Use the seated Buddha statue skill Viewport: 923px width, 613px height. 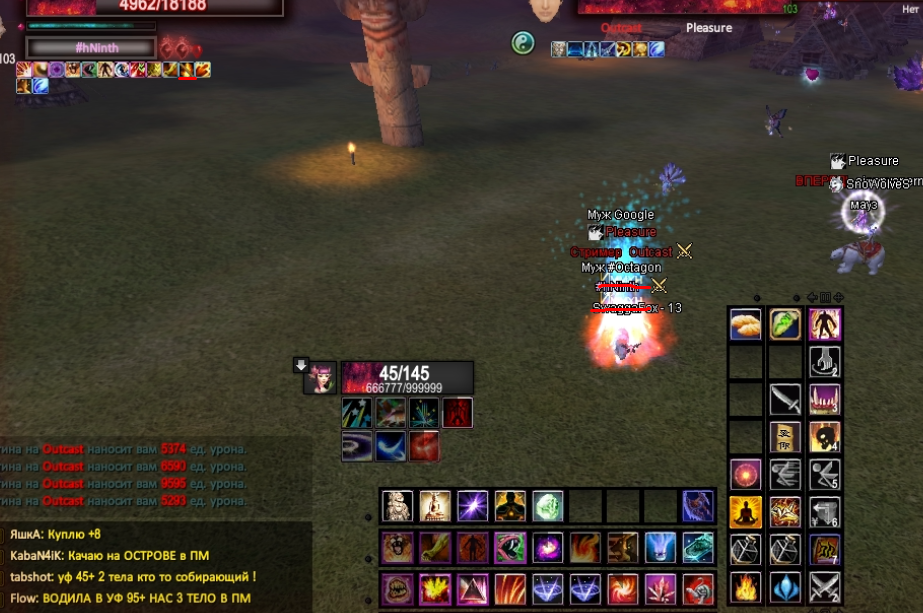[x=435, y=506]
